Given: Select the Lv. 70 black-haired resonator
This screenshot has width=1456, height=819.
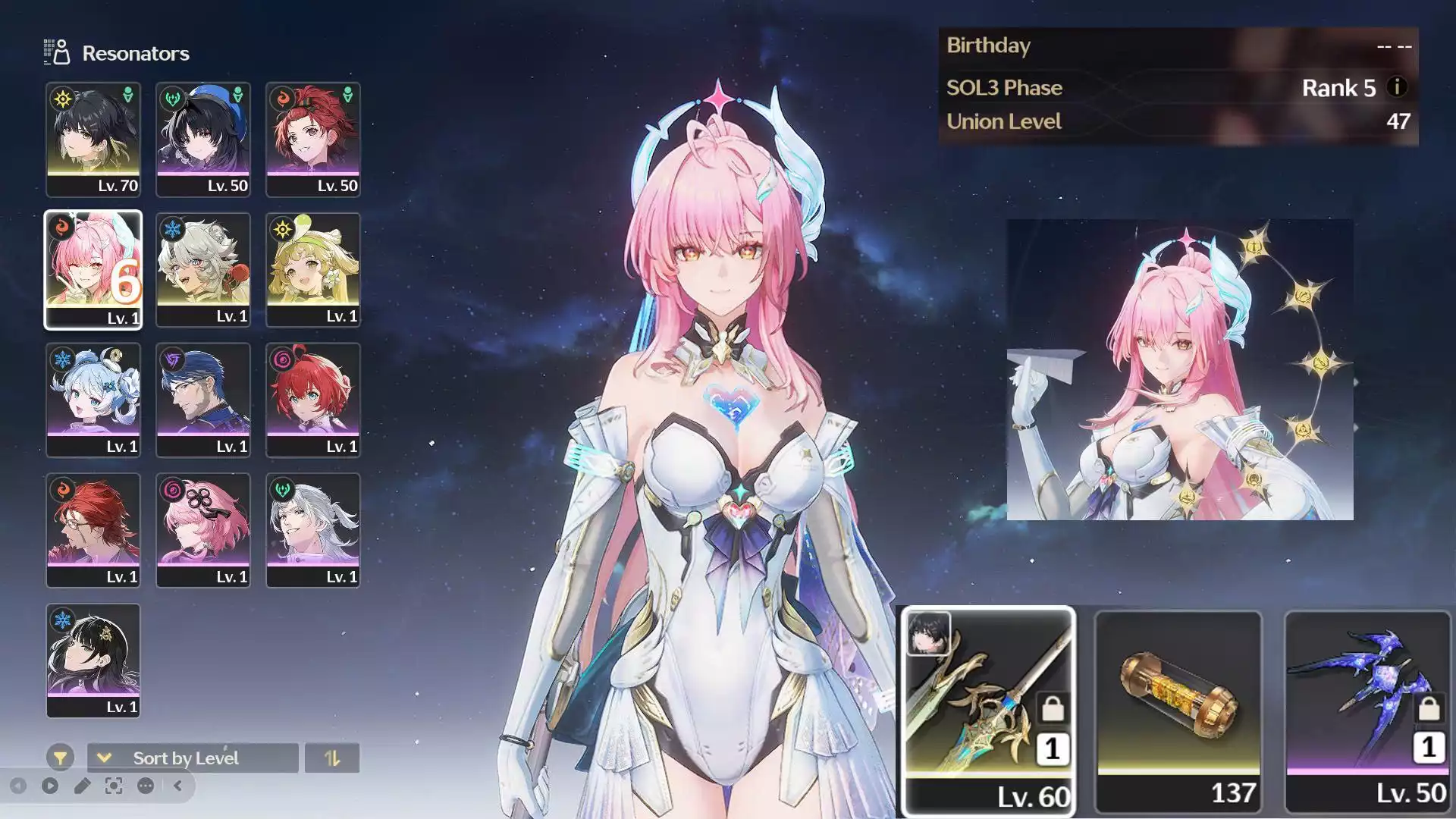Looking at the screenshot, I should (x=93, y=140).
